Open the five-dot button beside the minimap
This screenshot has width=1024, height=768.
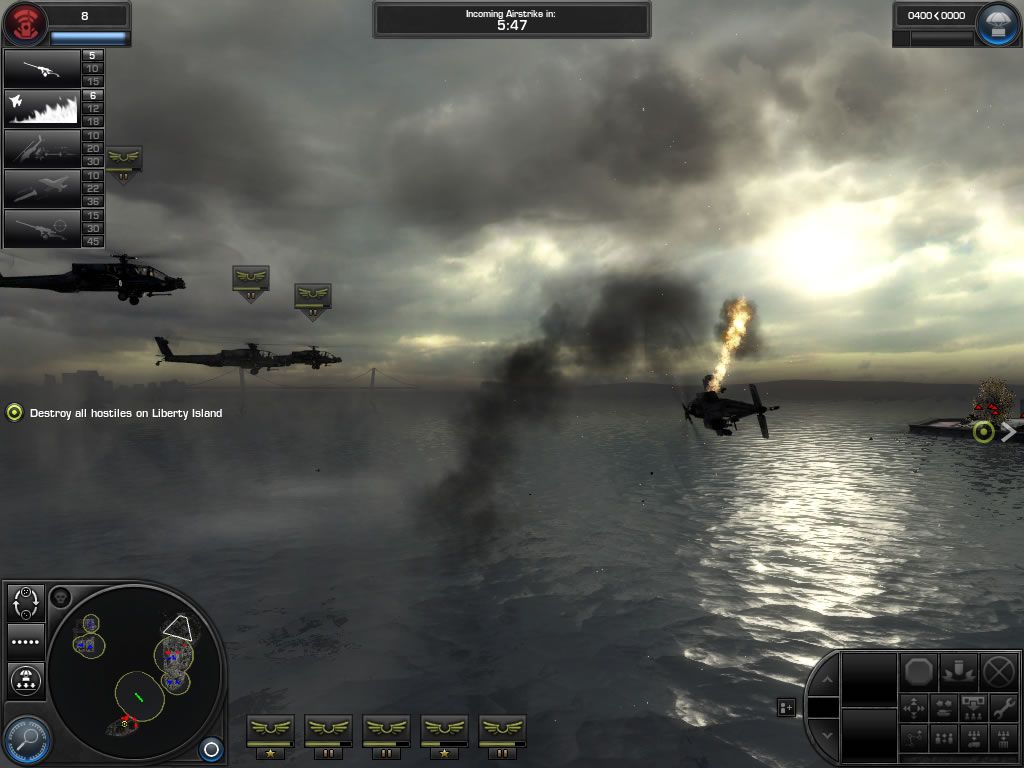pos(24,641)
